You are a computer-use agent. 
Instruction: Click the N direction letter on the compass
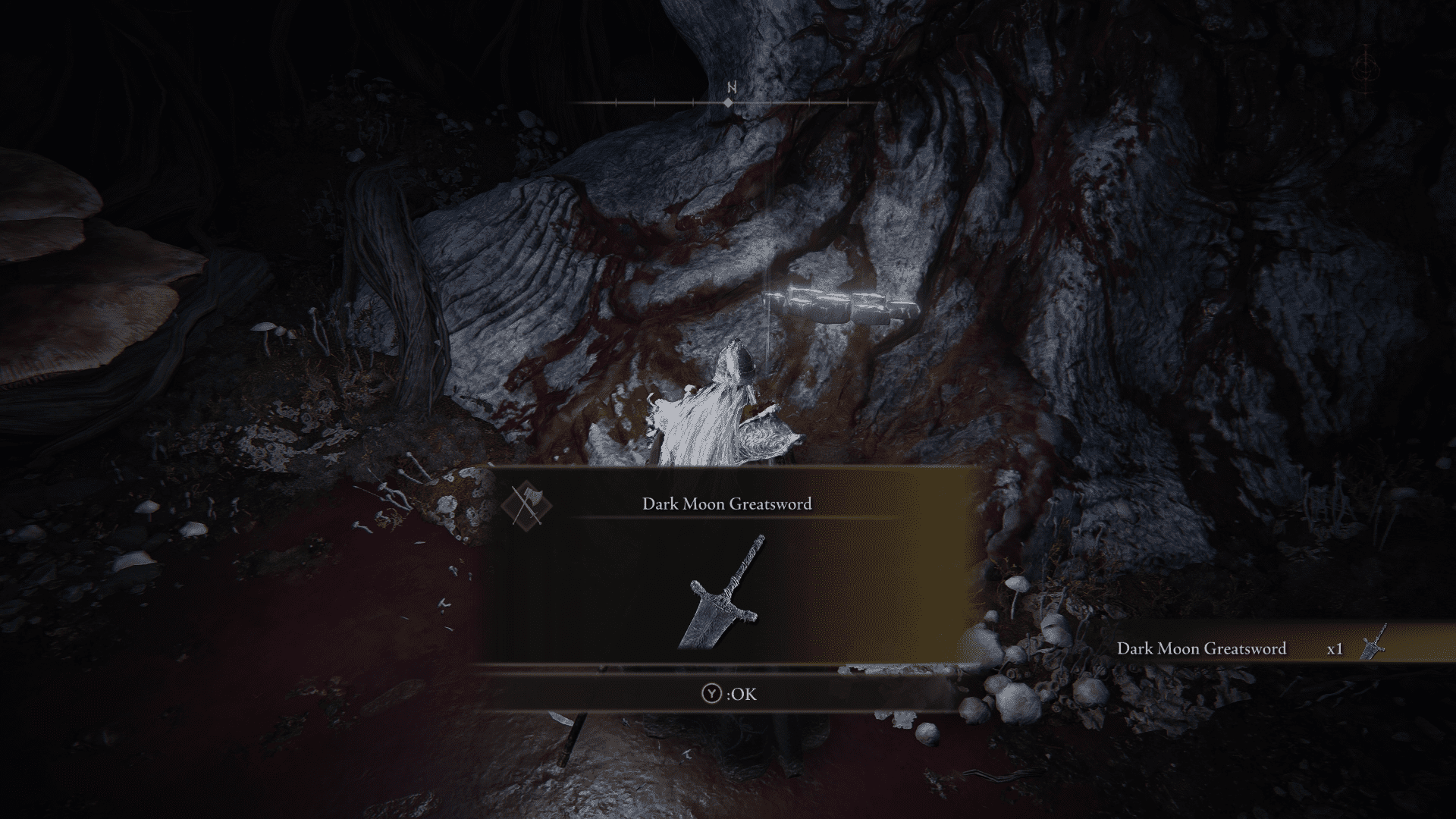(x=730, y=86)
